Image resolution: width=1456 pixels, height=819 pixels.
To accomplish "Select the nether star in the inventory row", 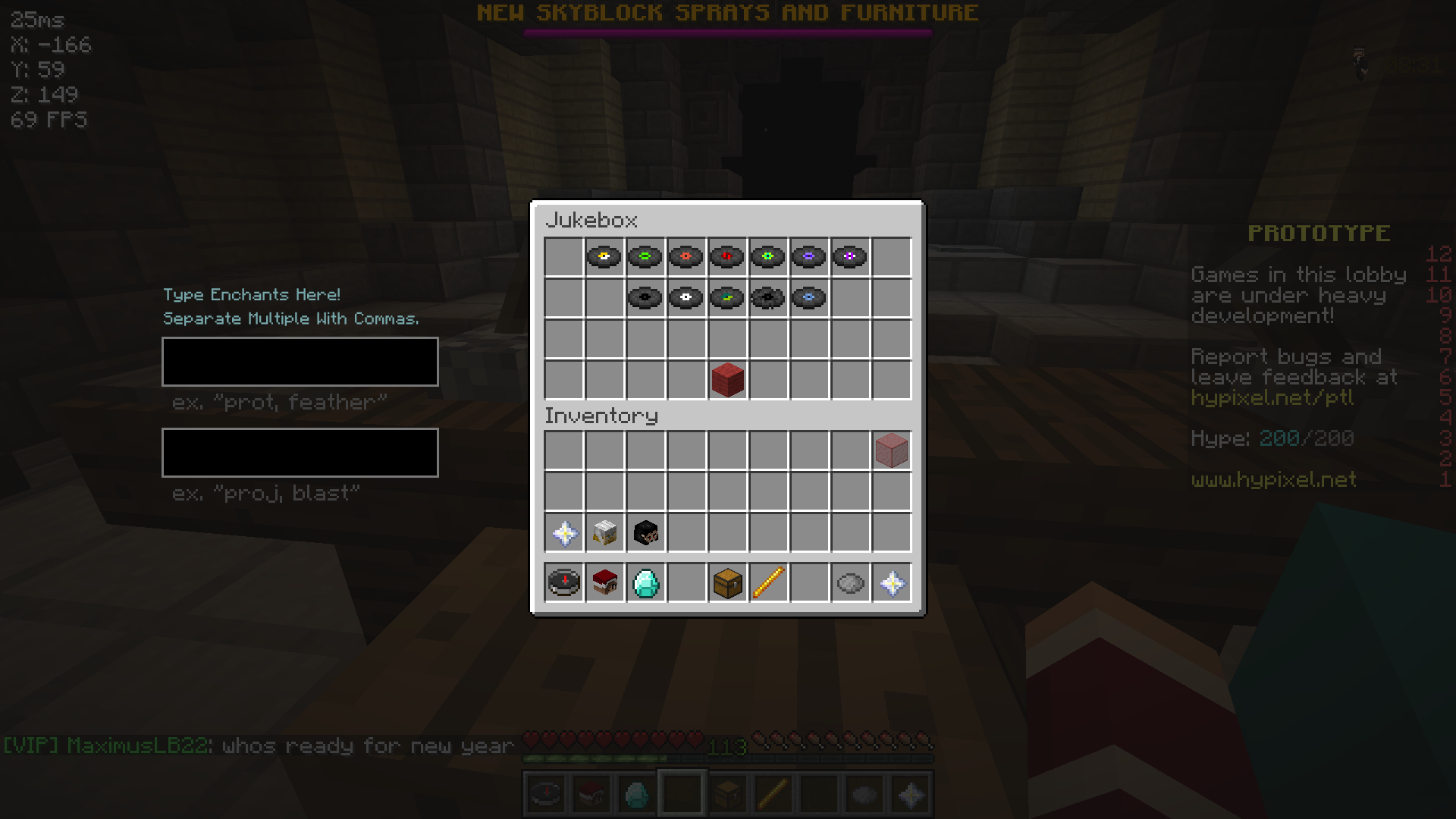I will pos(563,532).
